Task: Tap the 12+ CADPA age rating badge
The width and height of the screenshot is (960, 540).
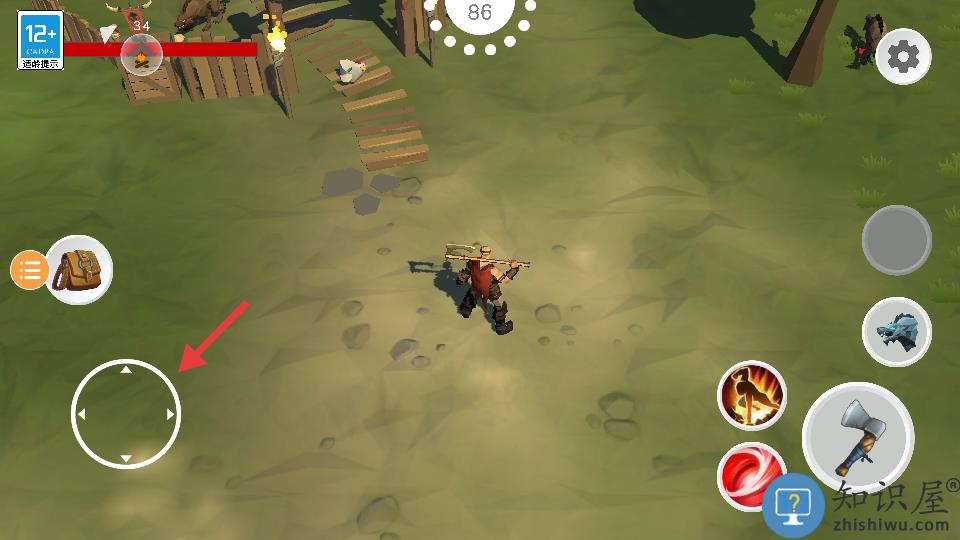Action: coord(40,39)
